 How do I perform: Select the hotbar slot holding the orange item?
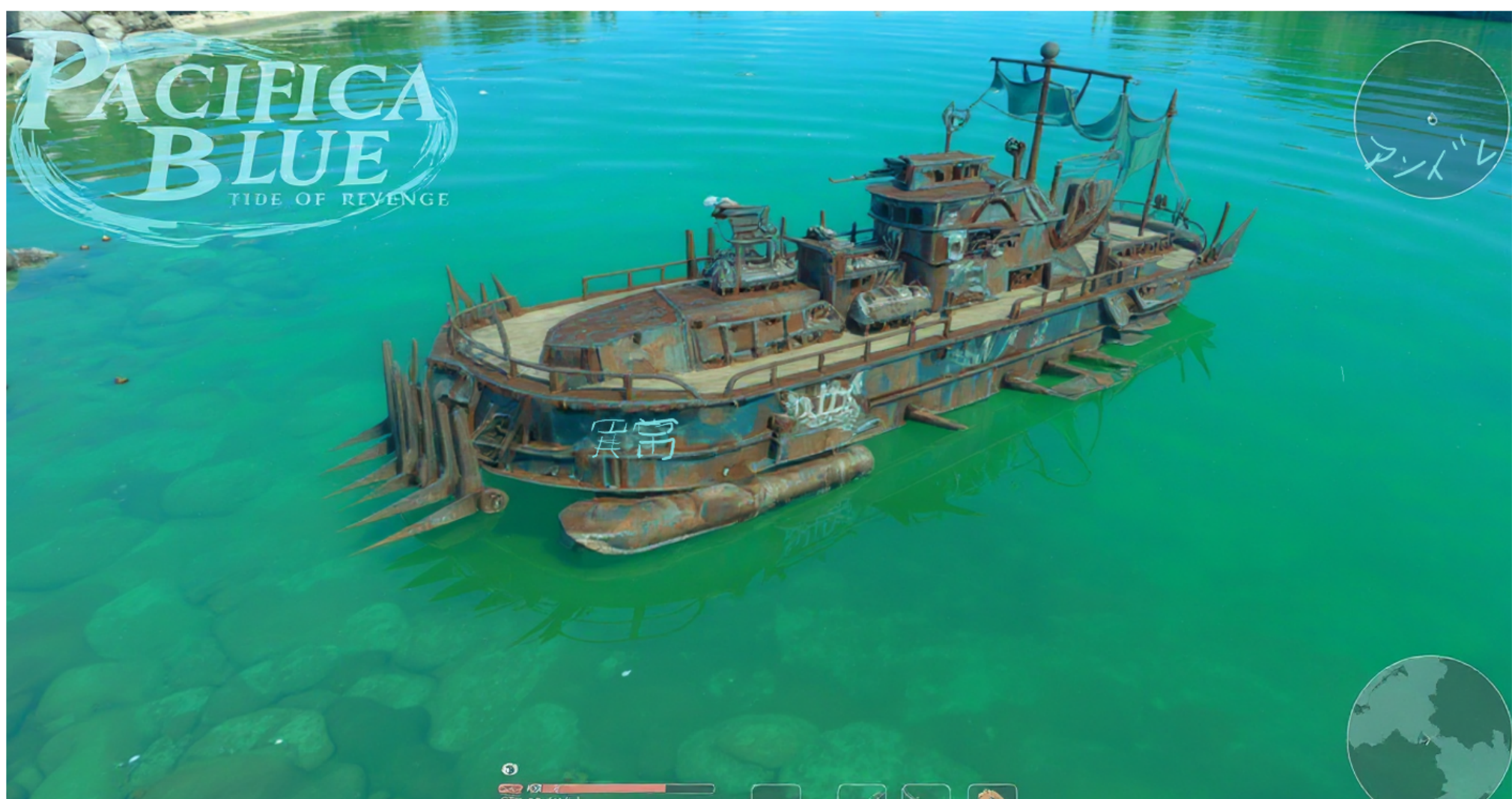pyautogui.click(x=992, y=792)
